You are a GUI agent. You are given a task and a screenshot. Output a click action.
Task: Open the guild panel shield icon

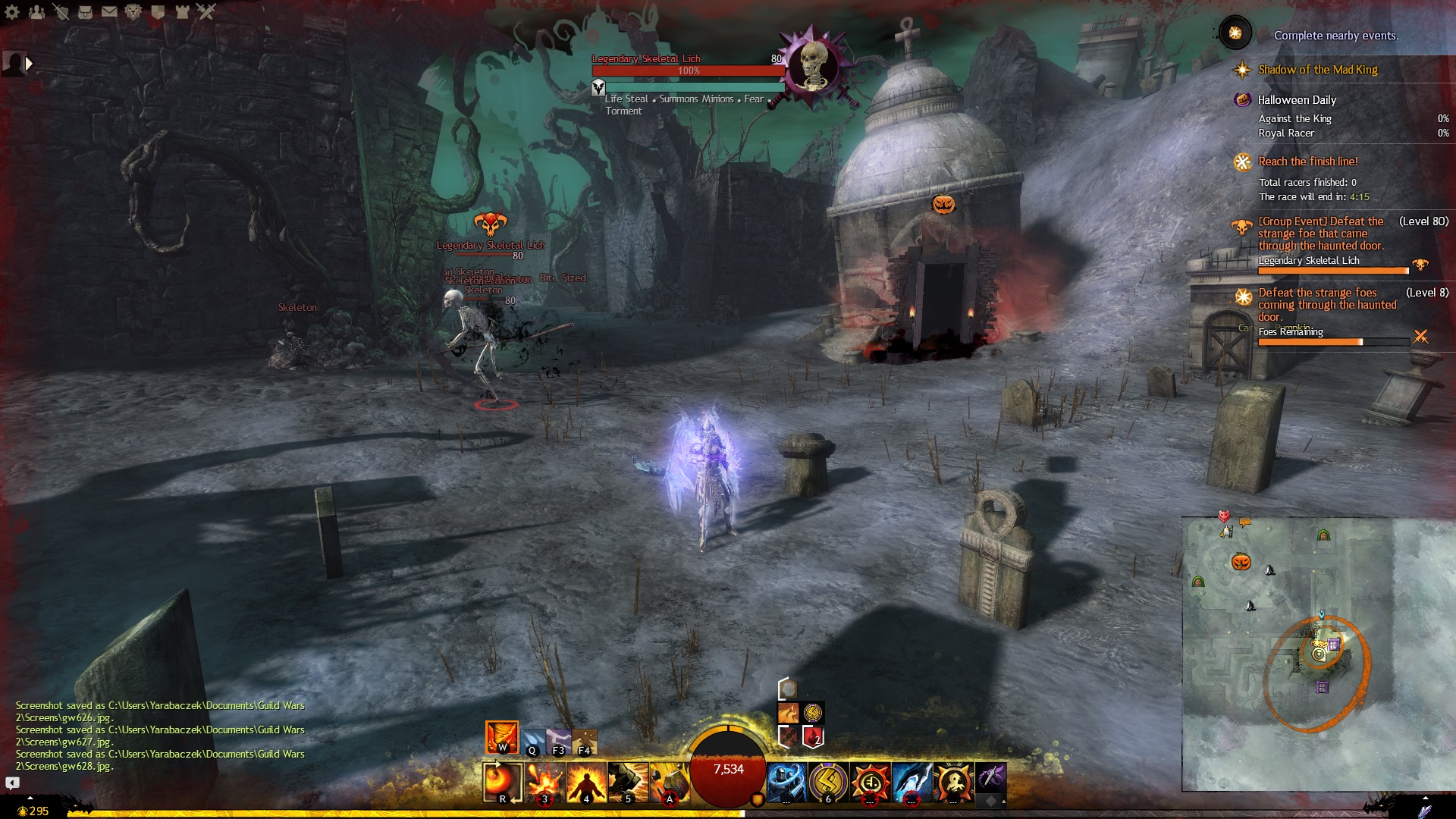click(158, 11)
